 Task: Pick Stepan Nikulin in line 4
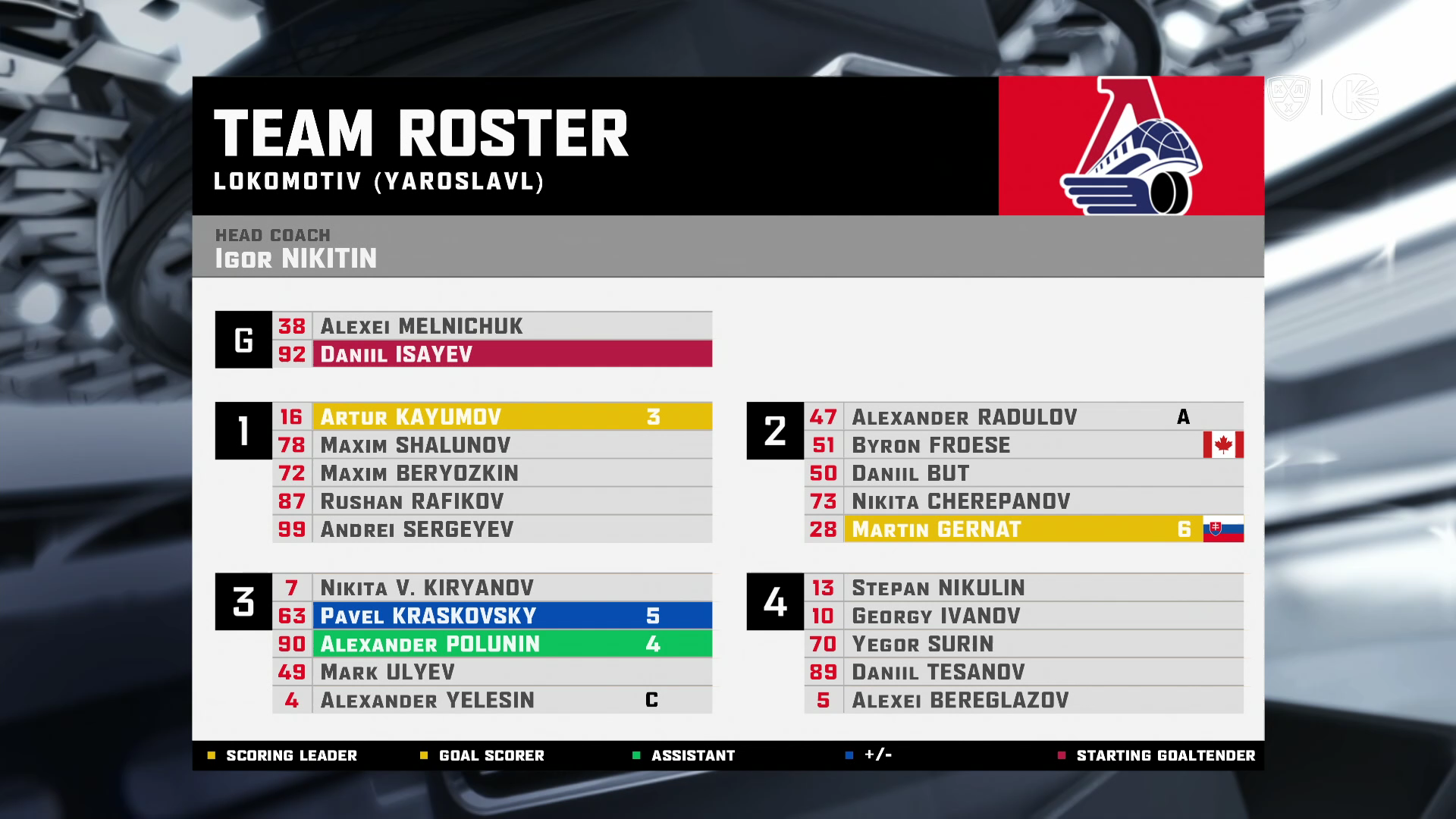point(1024,588)
